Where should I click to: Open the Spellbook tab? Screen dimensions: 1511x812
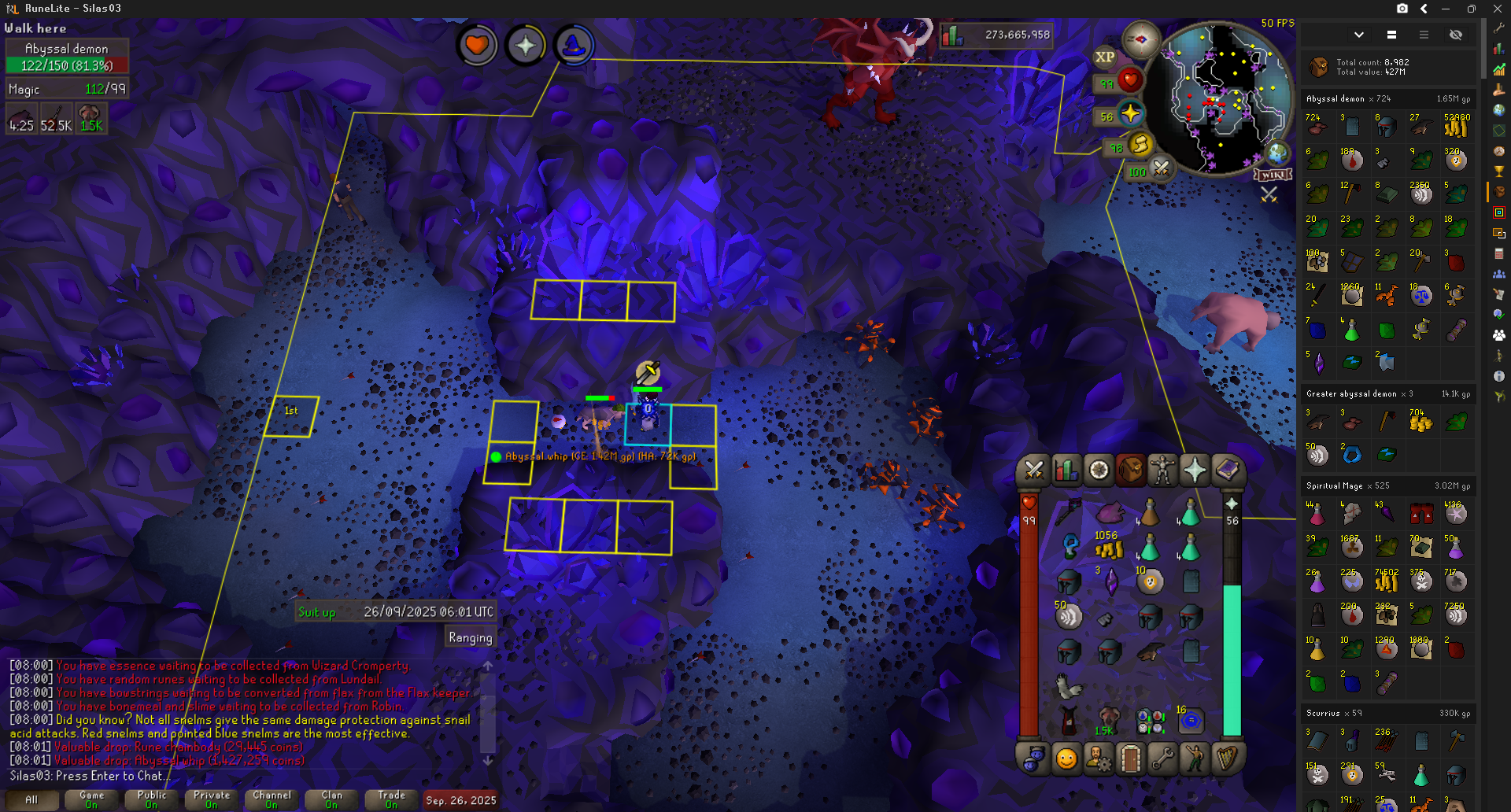pyautogui.click(x=1227, y=471)
